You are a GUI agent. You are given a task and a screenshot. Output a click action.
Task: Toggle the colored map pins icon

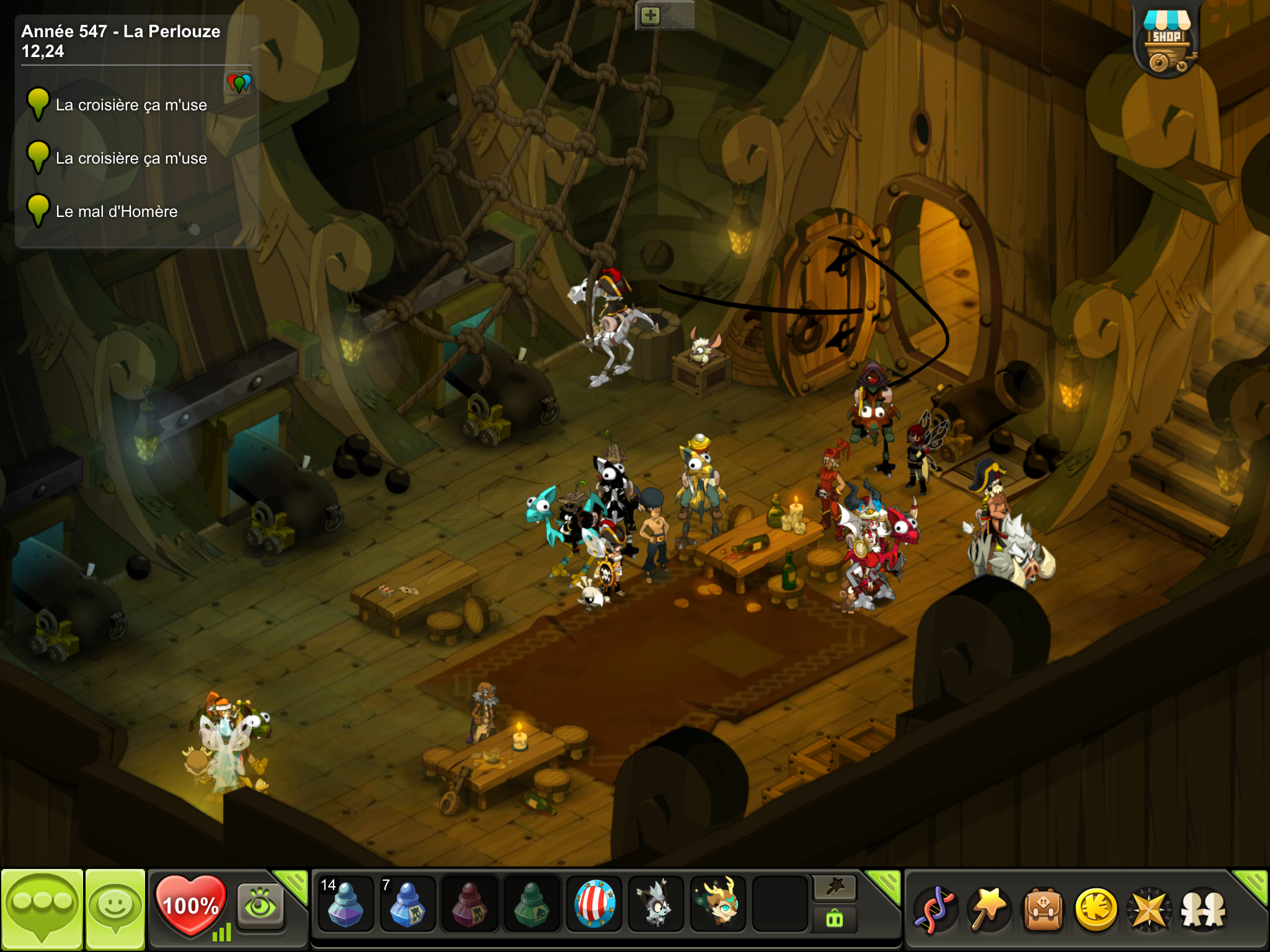tap(239, 82)
